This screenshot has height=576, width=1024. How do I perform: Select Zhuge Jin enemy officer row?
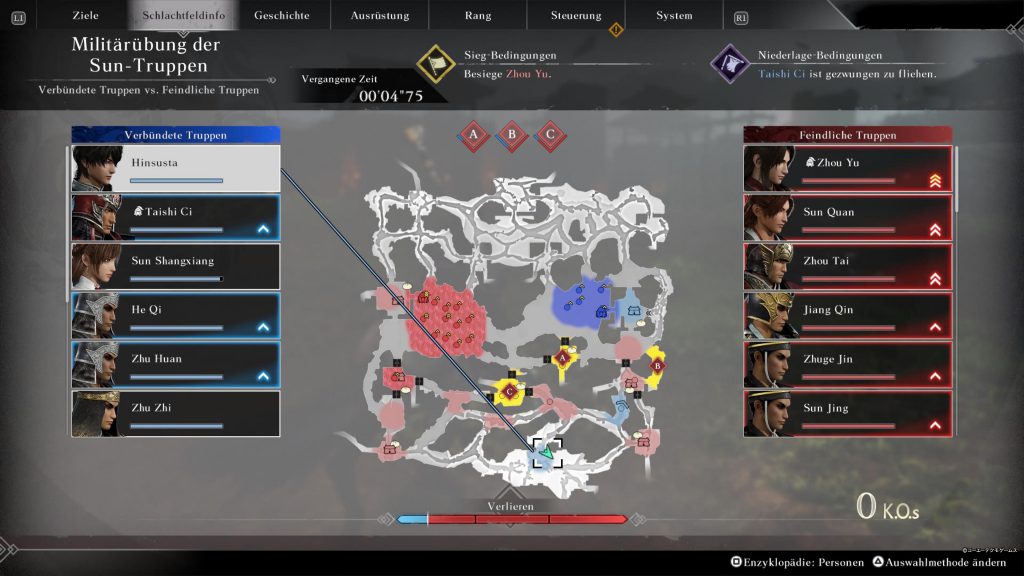point(848,365)
